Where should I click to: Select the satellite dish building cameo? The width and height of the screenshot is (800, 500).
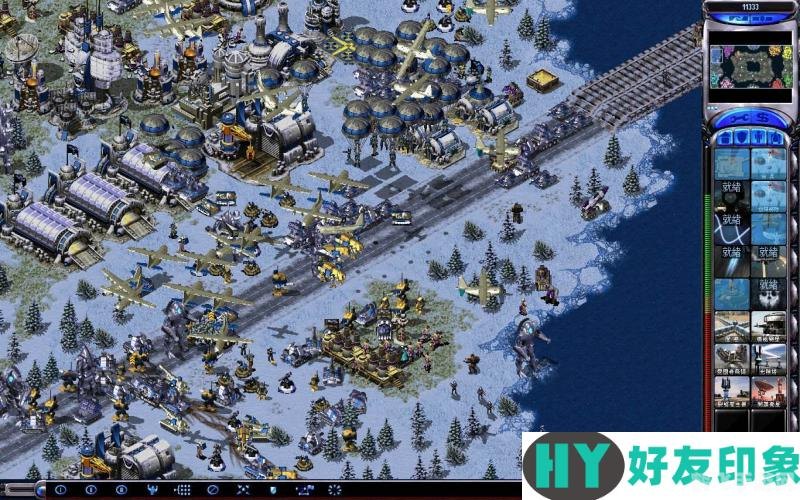[768, 391]
